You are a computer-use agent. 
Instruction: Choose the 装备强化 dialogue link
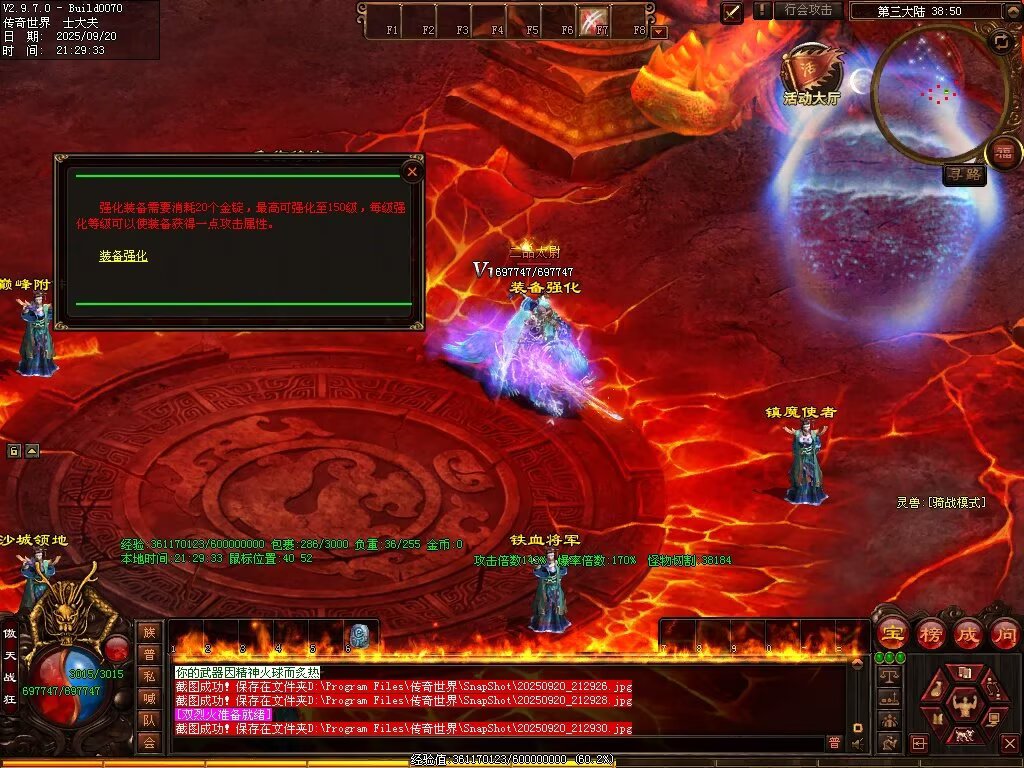coord(123,256)
